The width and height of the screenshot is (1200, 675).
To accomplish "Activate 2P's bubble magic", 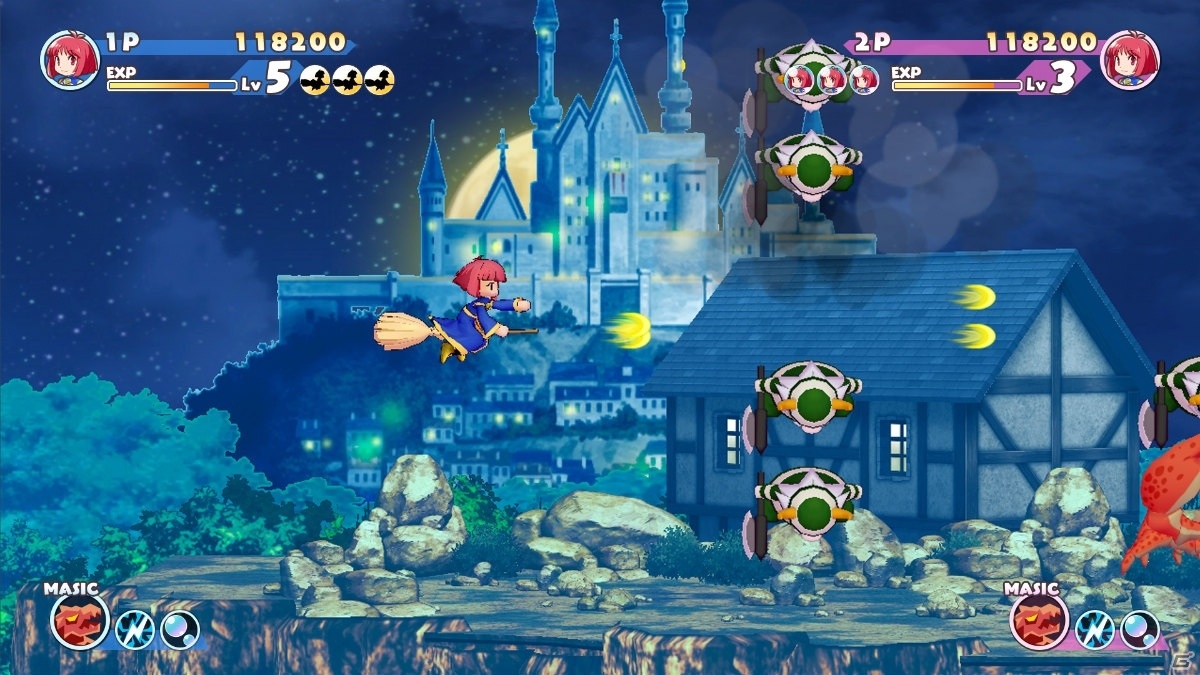I will coord(1140,629).
